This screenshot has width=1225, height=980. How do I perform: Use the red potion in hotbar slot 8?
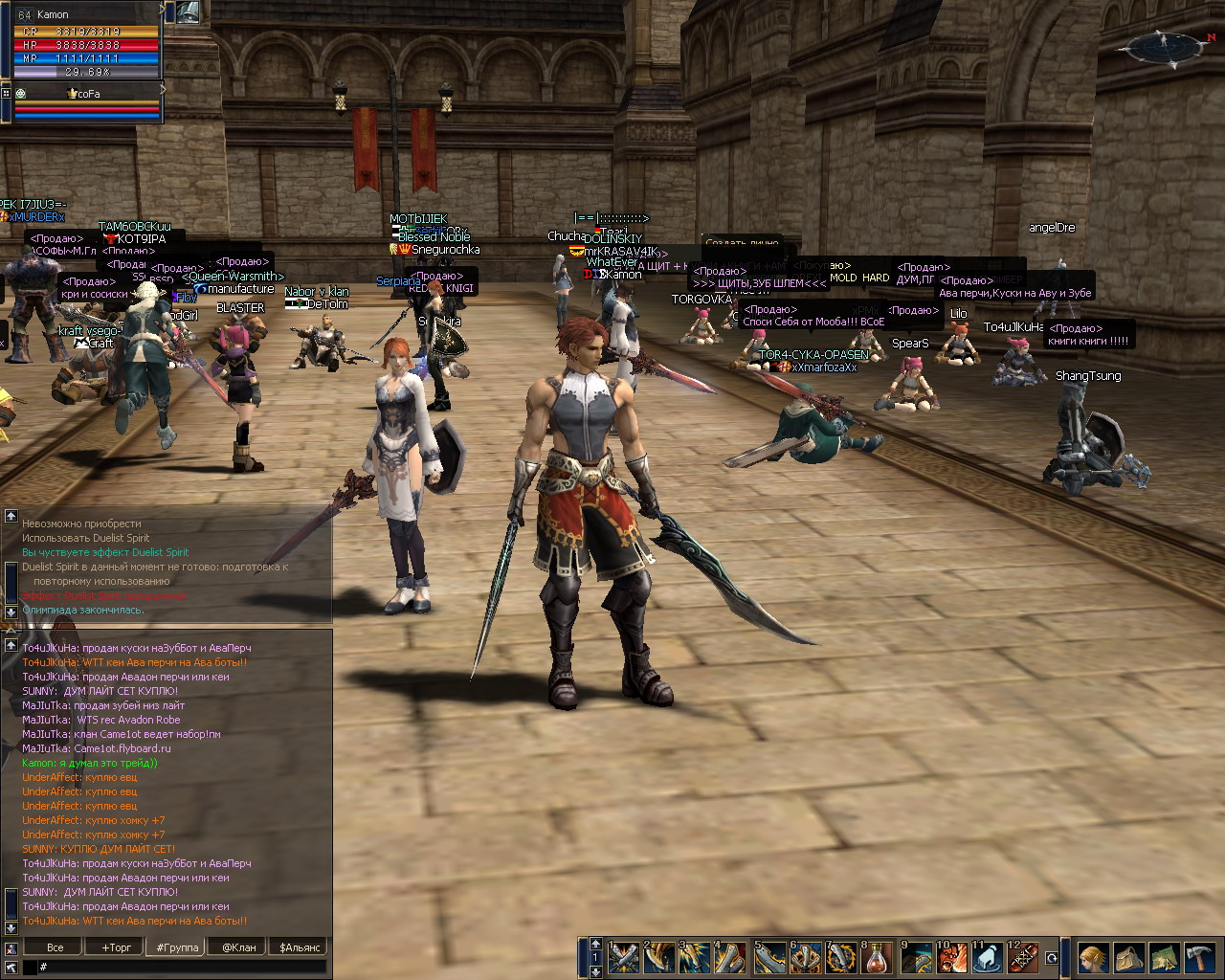coord(878,958)
